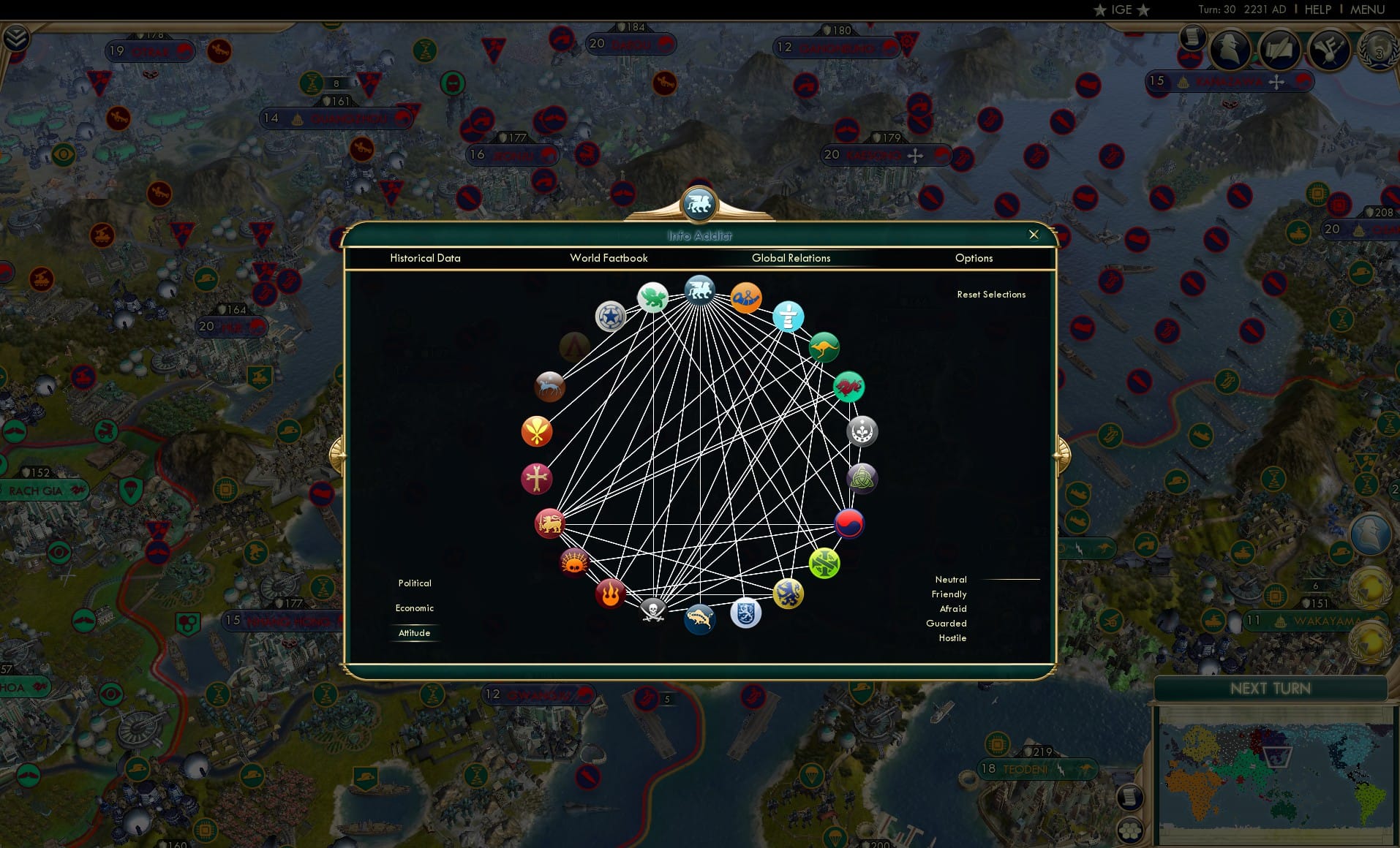This screenshot has width=1400, height=848.
Task: Toggle the Attitude relations view
Action: (414, 633)
